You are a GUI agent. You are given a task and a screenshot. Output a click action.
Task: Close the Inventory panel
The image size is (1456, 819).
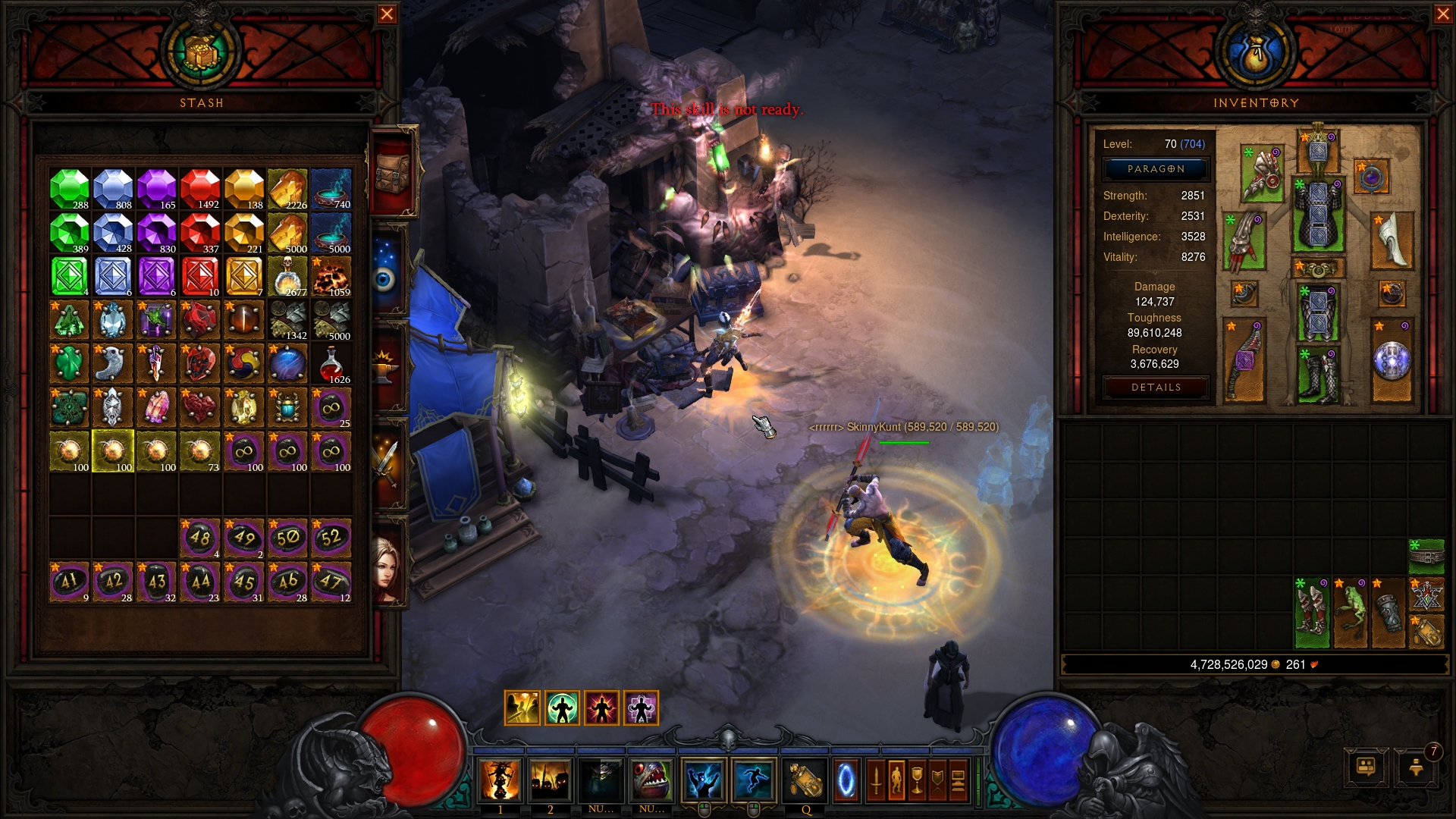tap(1442, 14)
